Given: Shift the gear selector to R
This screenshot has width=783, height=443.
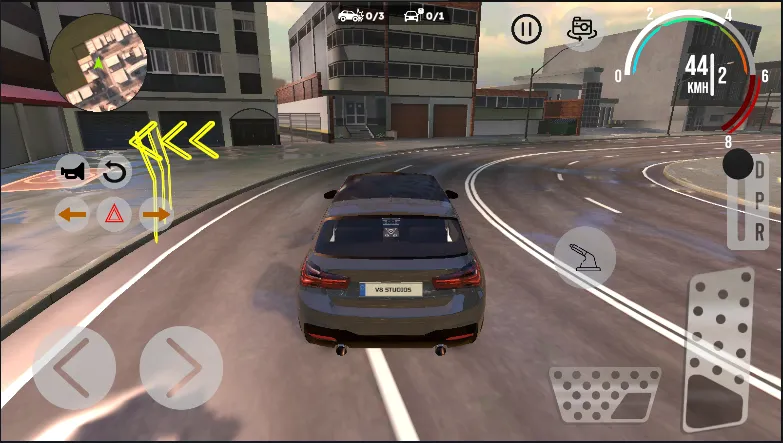Looking at the screenshot, I should coord(760,231).
